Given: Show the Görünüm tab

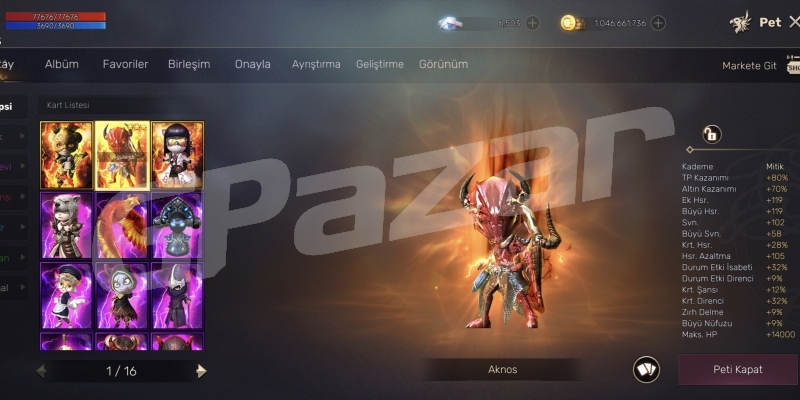Looking at the screenshot, I should coord(443,64).
